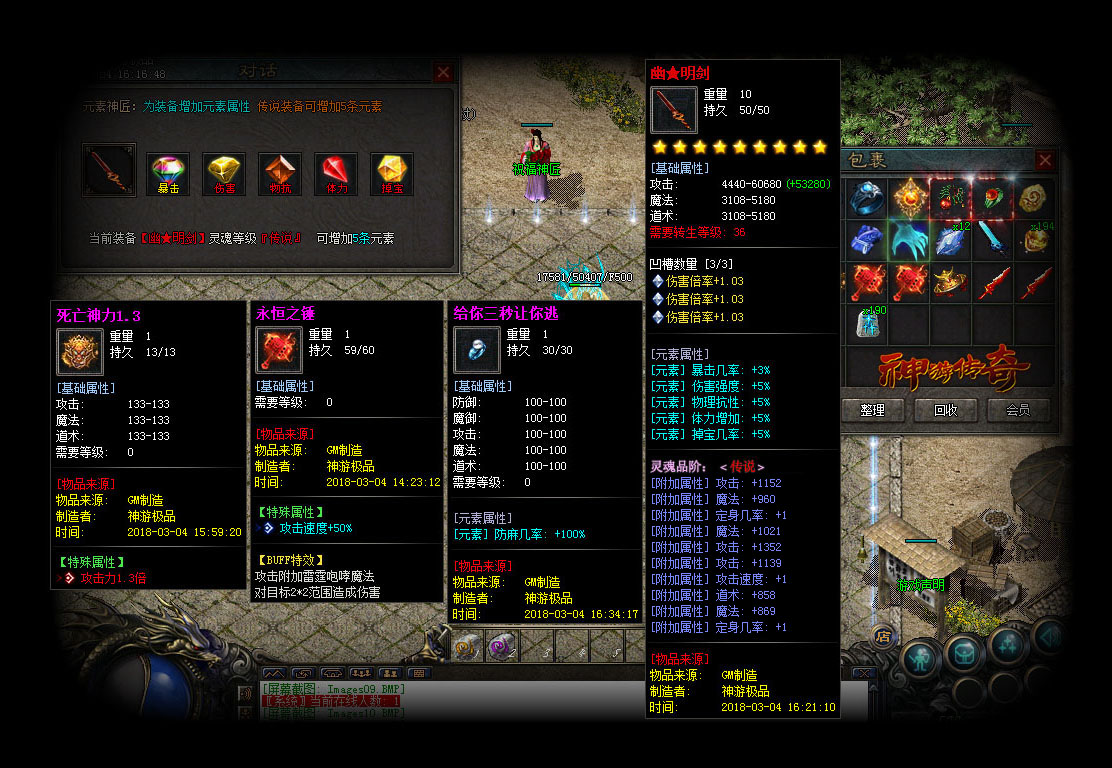1112x768 pixels.
Task: Pick the 体力 red gem element
Action: [335, 172]
